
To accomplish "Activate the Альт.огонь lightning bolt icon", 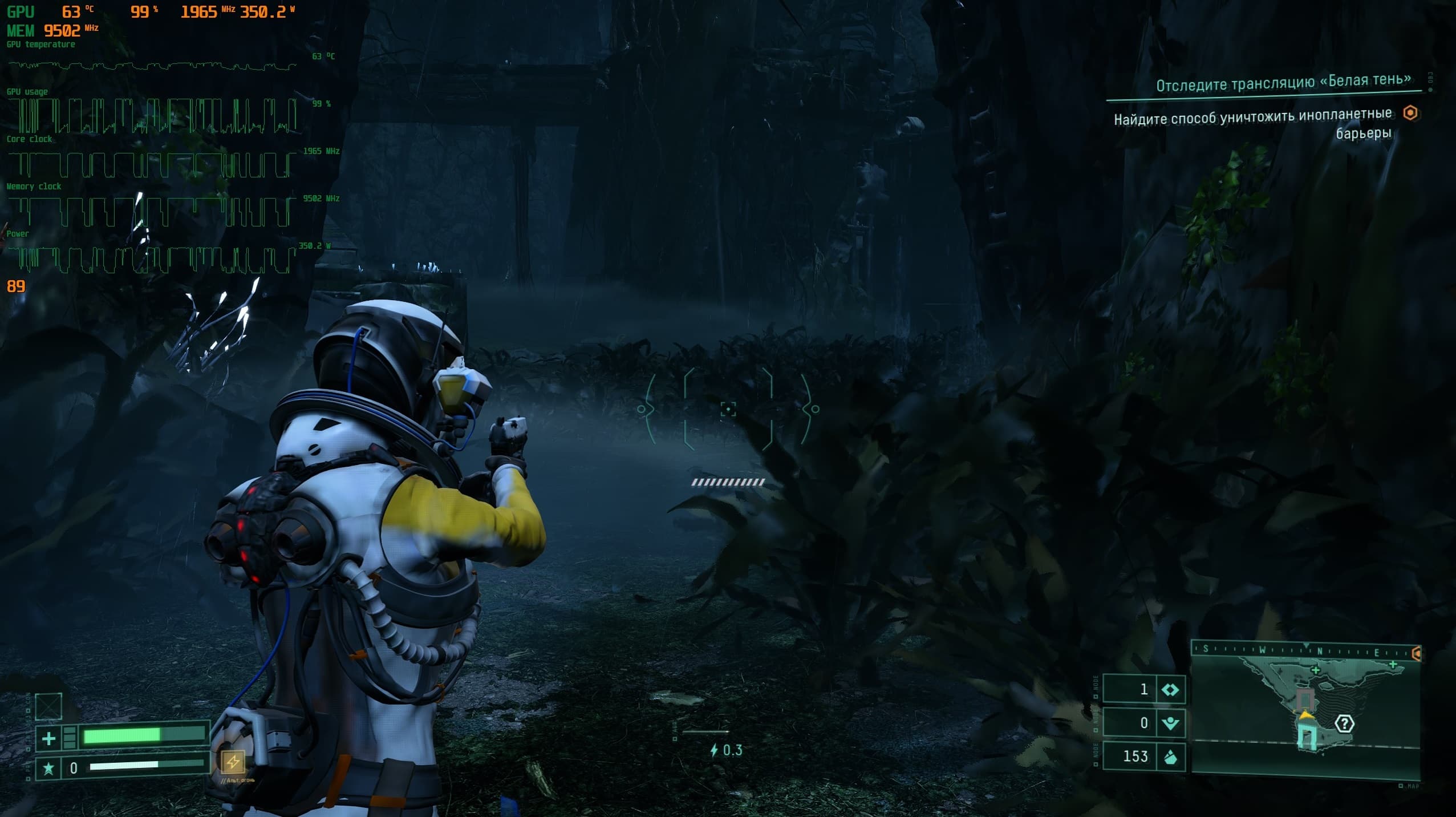I will [x=233, y=762].
